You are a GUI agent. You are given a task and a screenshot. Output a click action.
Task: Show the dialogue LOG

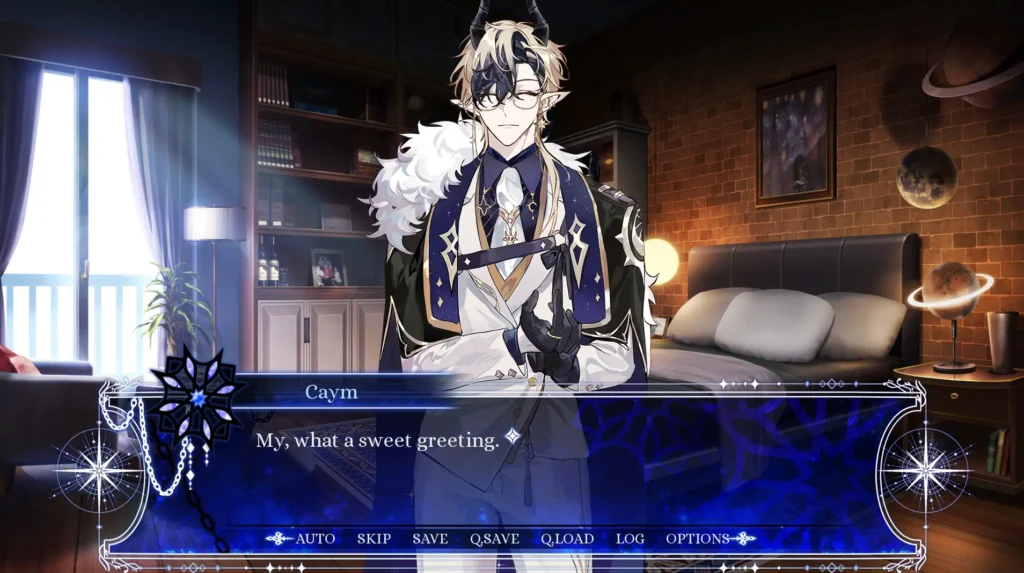pyautogui.click(x=630, y=539)
